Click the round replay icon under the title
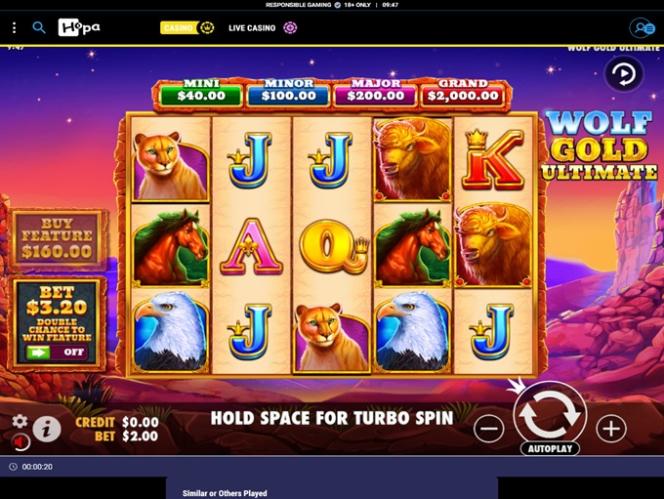This screenshot has height=499, width=664. tap(623, 74)
